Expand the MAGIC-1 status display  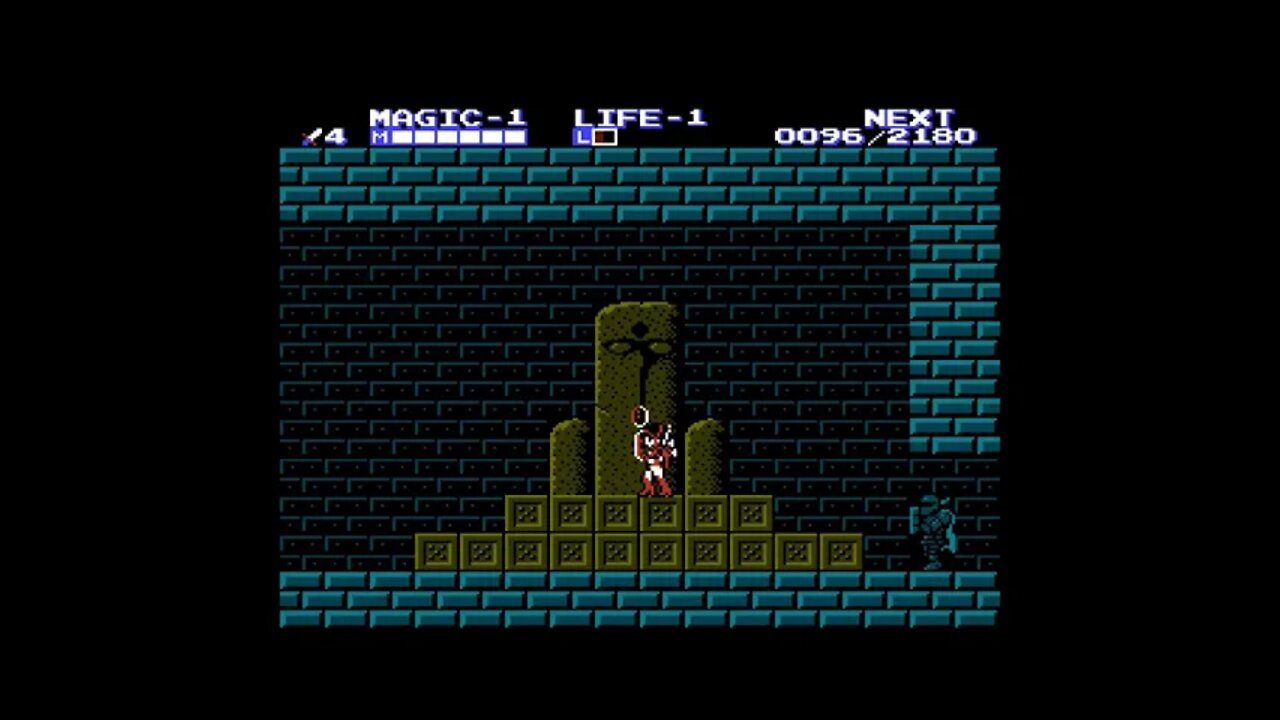tap(446, 116)
